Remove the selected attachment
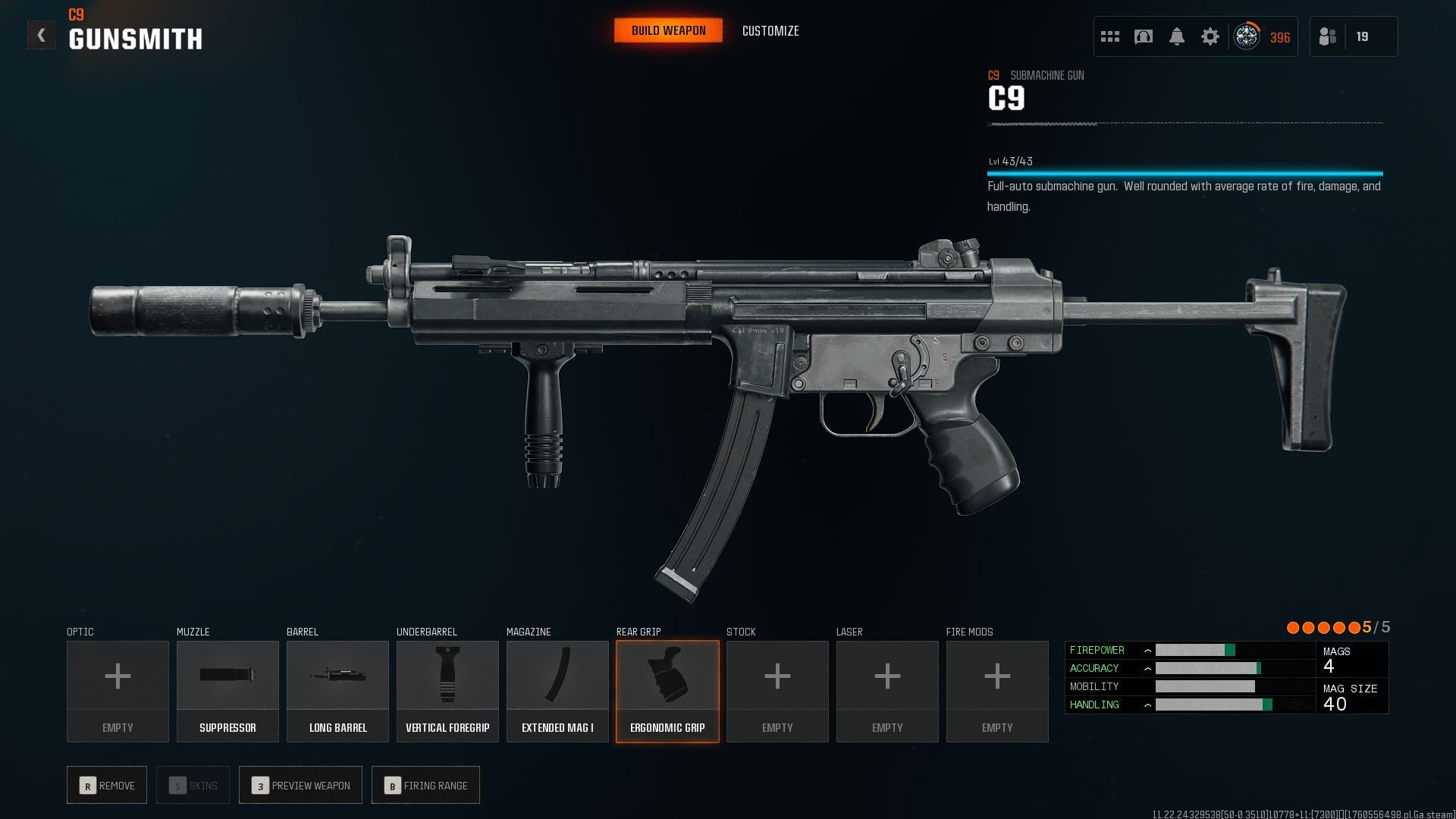This screenshot has height=819, width=1456. point(107,785)
